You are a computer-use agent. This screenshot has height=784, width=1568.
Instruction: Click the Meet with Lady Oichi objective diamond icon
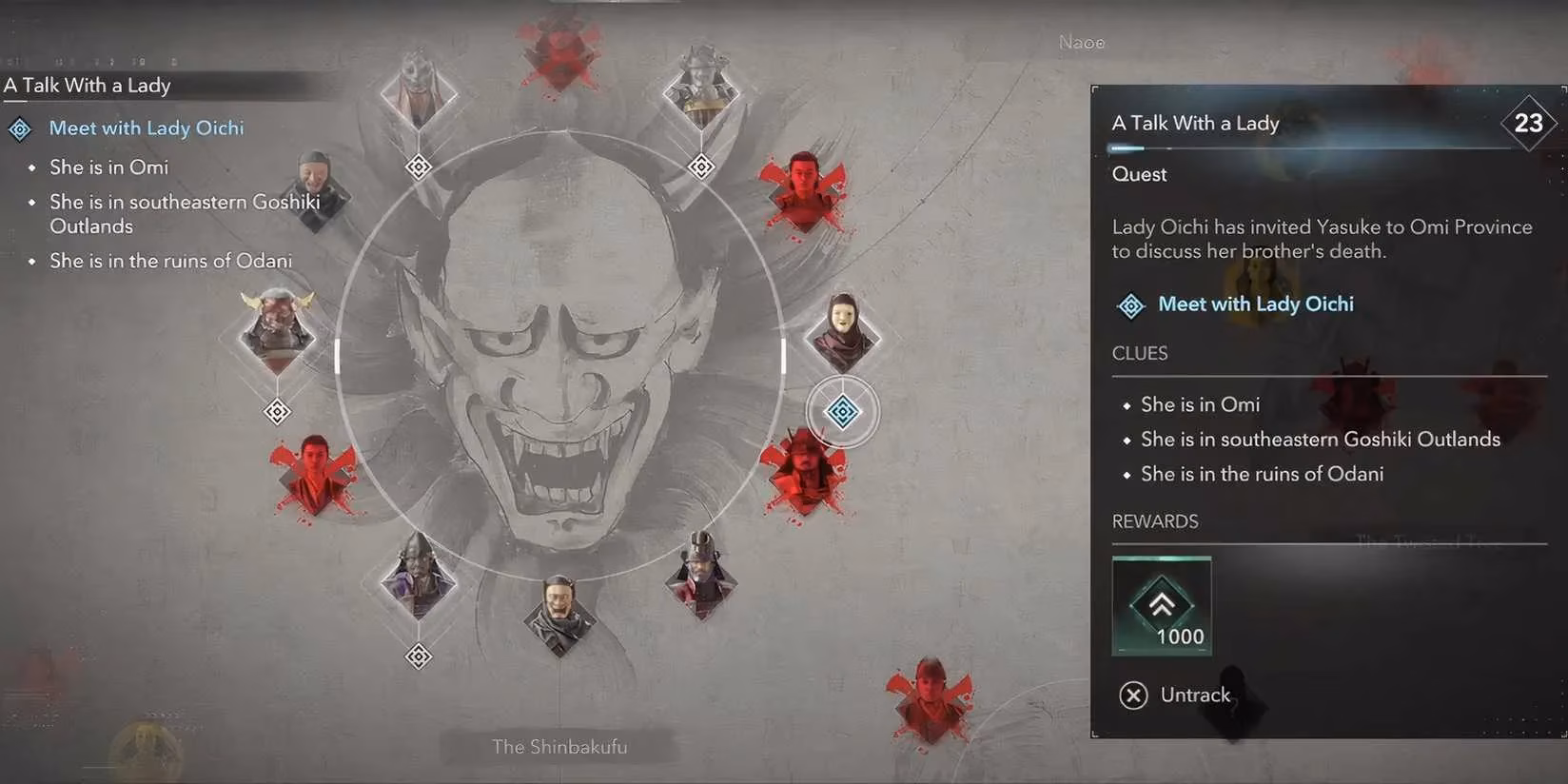19,127
